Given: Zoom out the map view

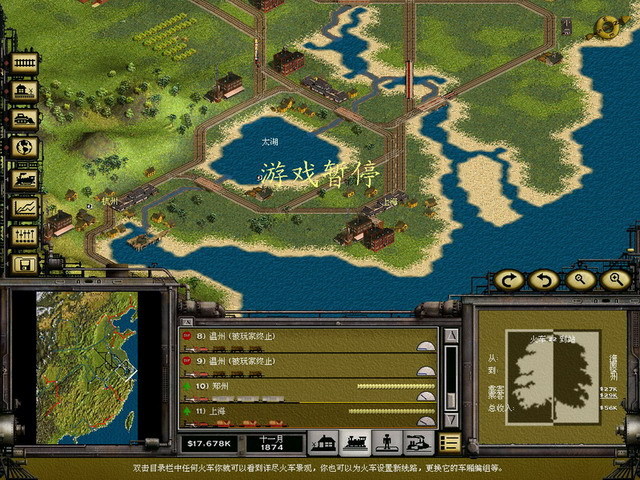Looking at the screenshot, I should click(579, 279).
